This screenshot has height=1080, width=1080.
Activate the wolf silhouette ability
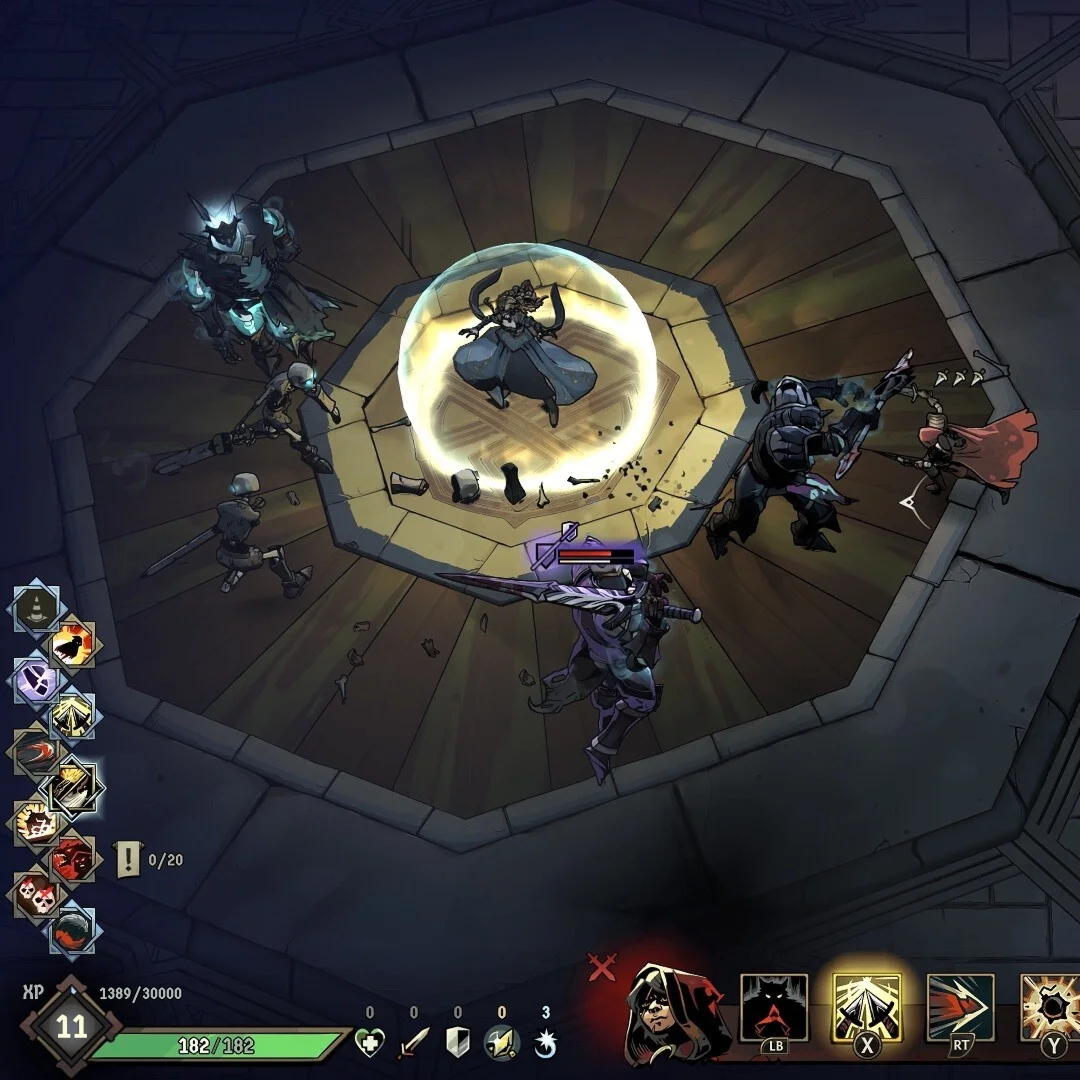774,1008
